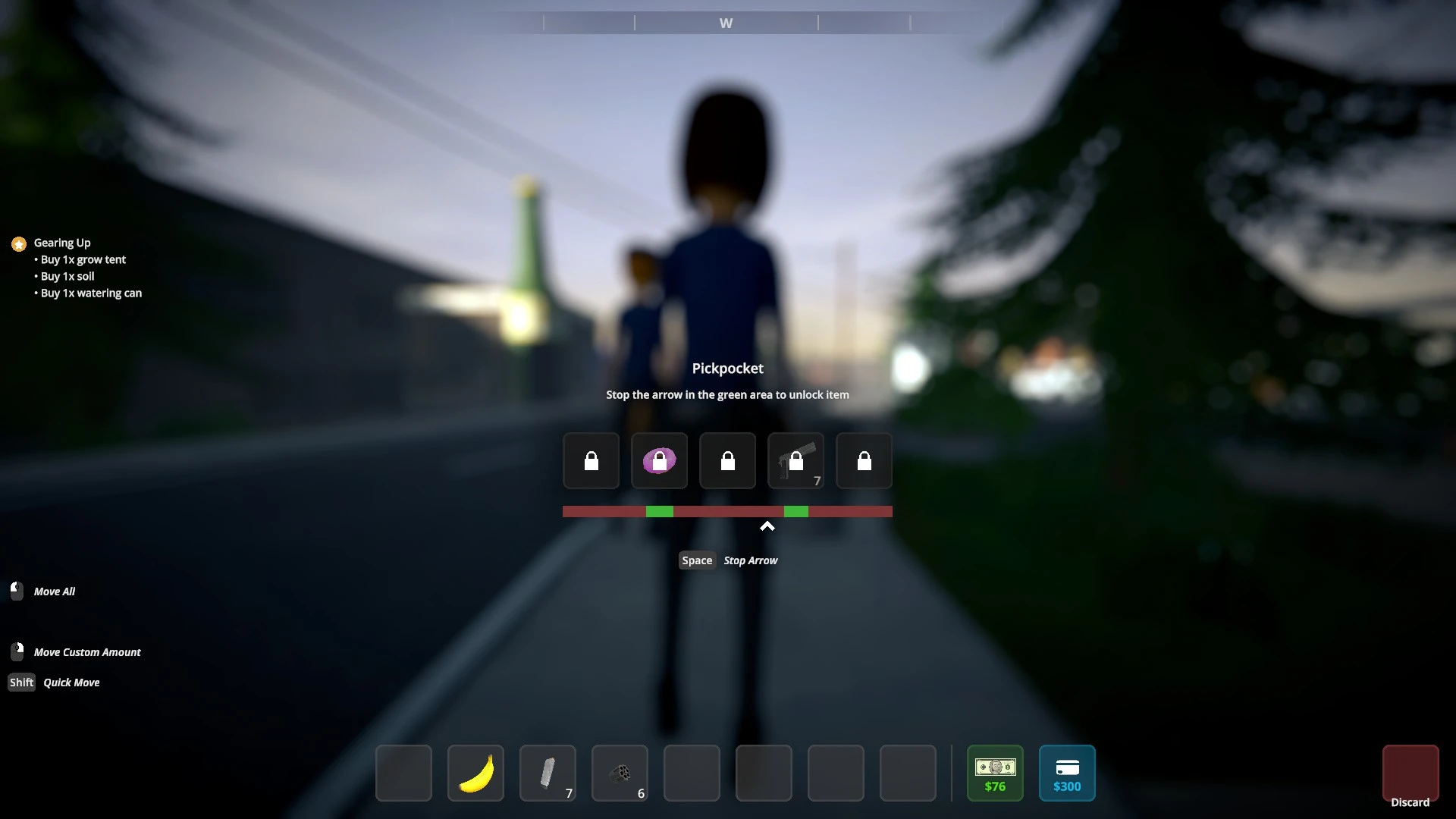Click the middle locked pickpocket slot
The width and height of the screenshot is (1456, 819).
click(x=727, y=460)
